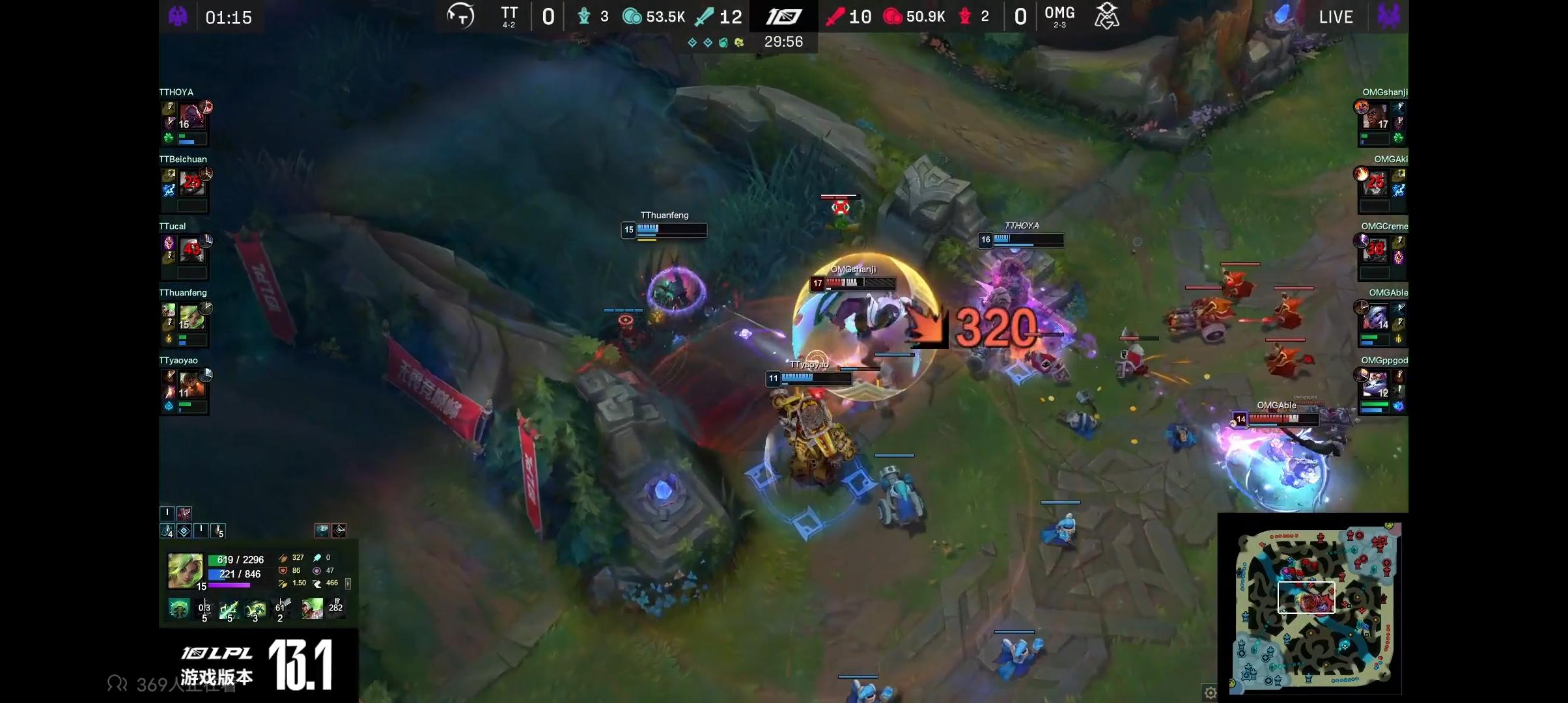Image resolution: width=1568 pixels, height=703 pixels.
Task: Click the purple experience bar beside level 15
Action: coord(229,585)
